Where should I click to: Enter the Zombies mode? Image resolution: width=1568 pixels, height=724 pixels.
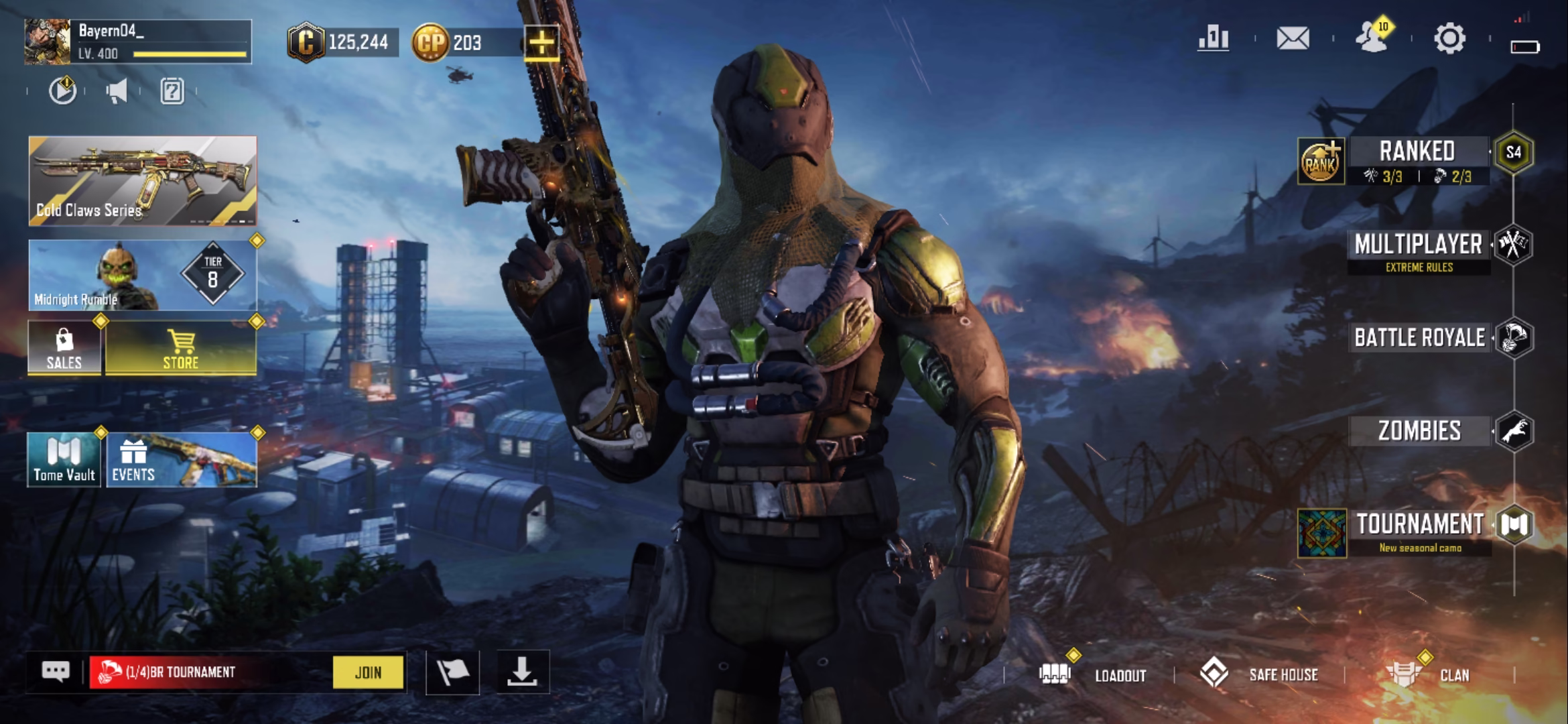(x=1419, y=431)
